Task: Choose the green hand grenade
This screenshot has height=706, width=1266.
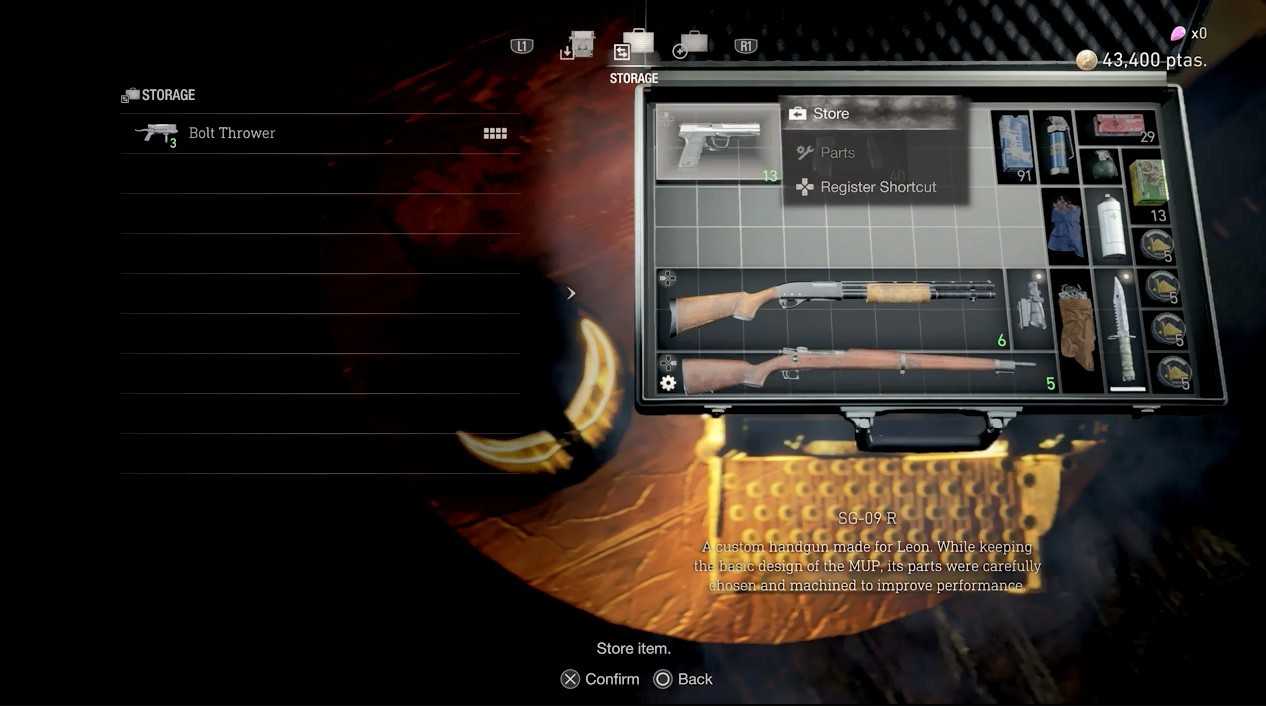Action: click(x=1103, y=166)
